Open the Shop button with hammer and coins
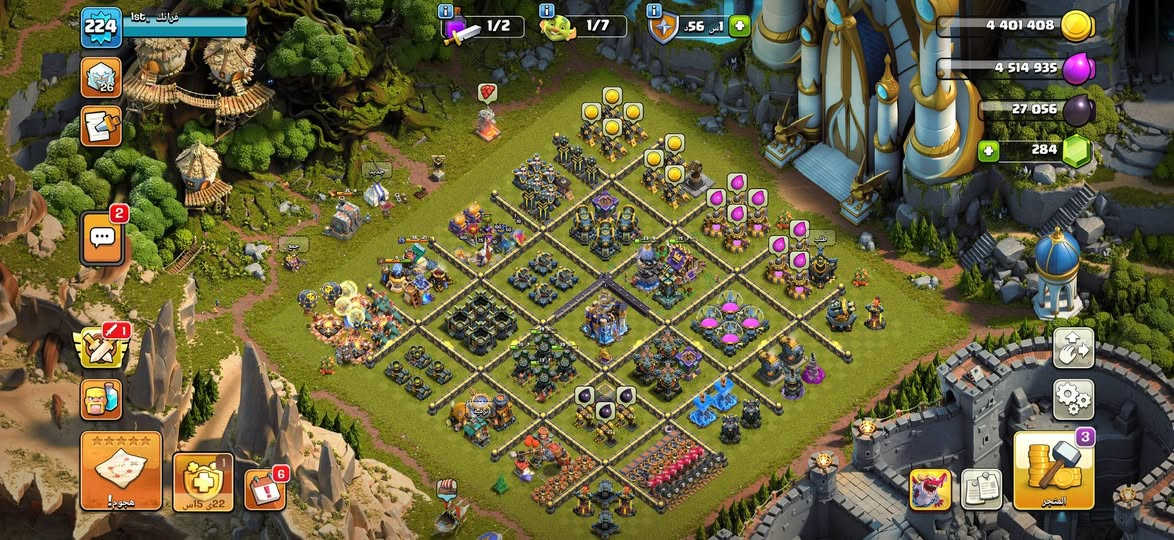This screenshot has height=540, width=1174. (x=1053, y=470)
